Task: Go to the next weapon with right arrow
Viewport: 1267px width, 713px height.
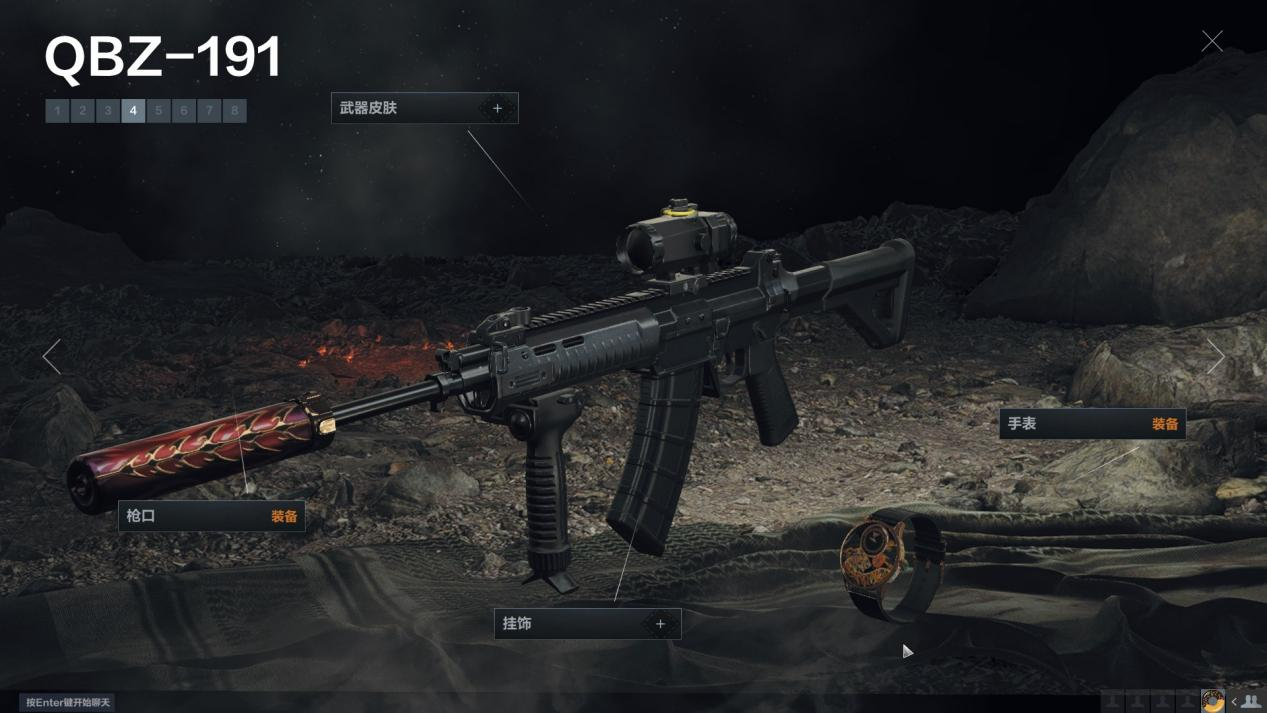Action: 1215,356
